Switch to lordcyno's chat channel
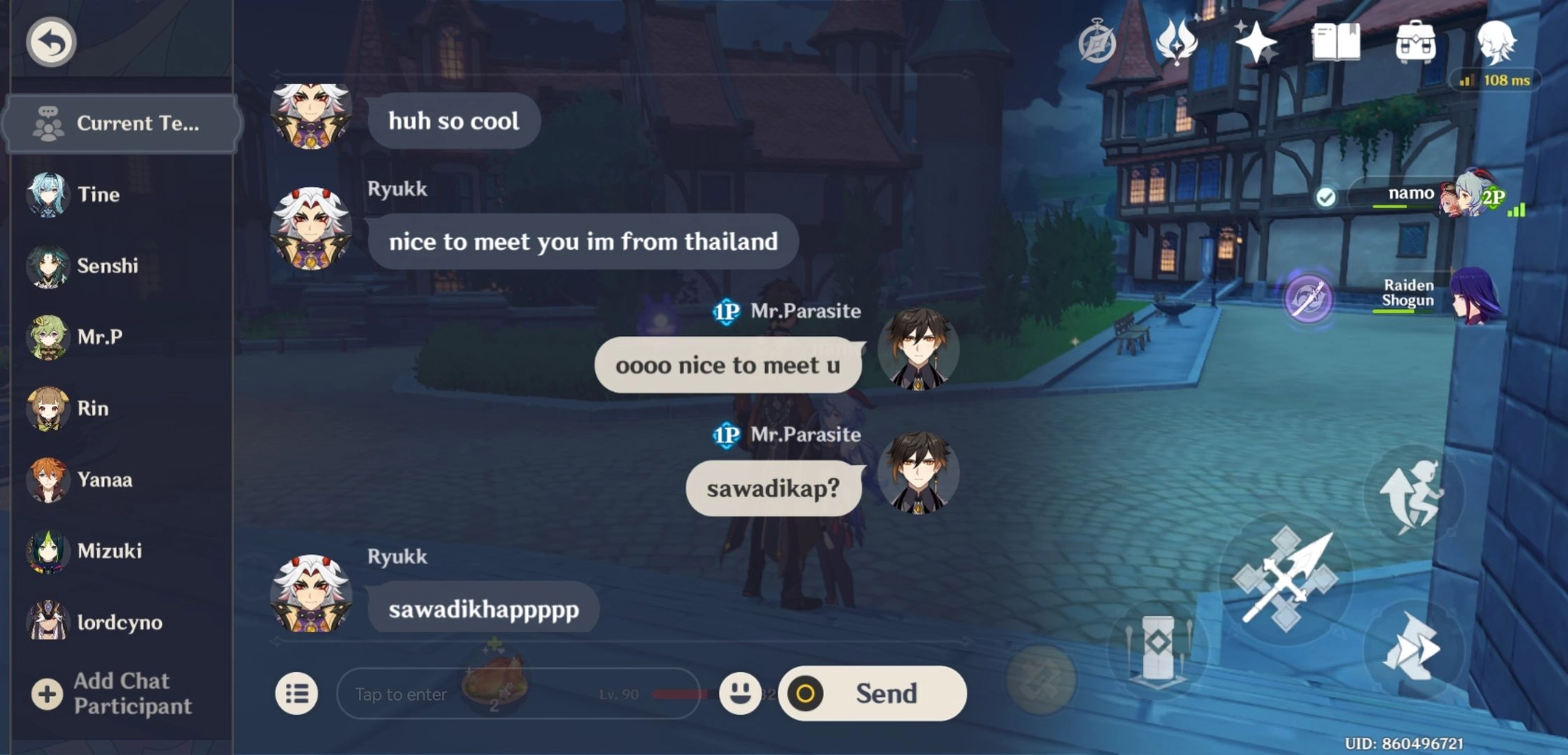The image size is (1568, 755). (x=121, y=622)
